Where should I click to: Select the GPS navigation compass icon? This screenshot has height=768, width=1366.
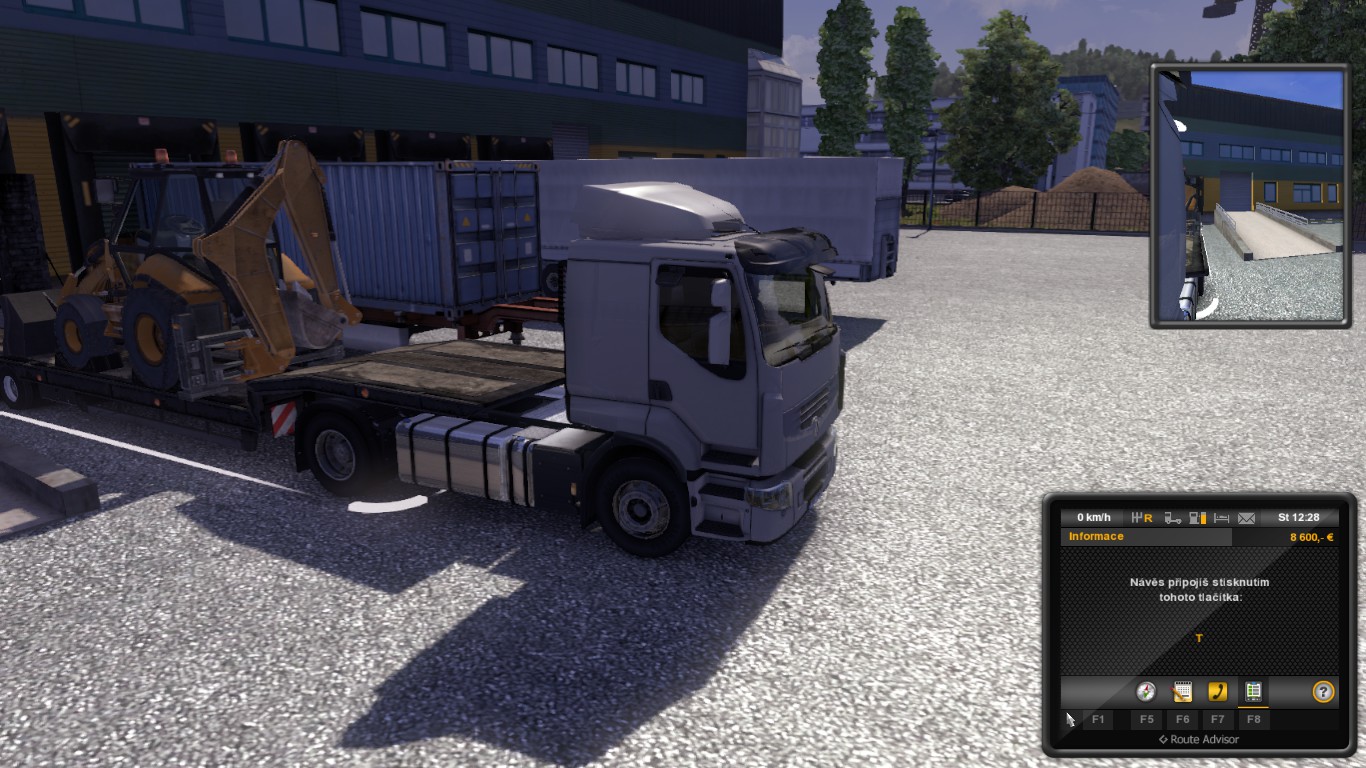(x=1146, y=691)
